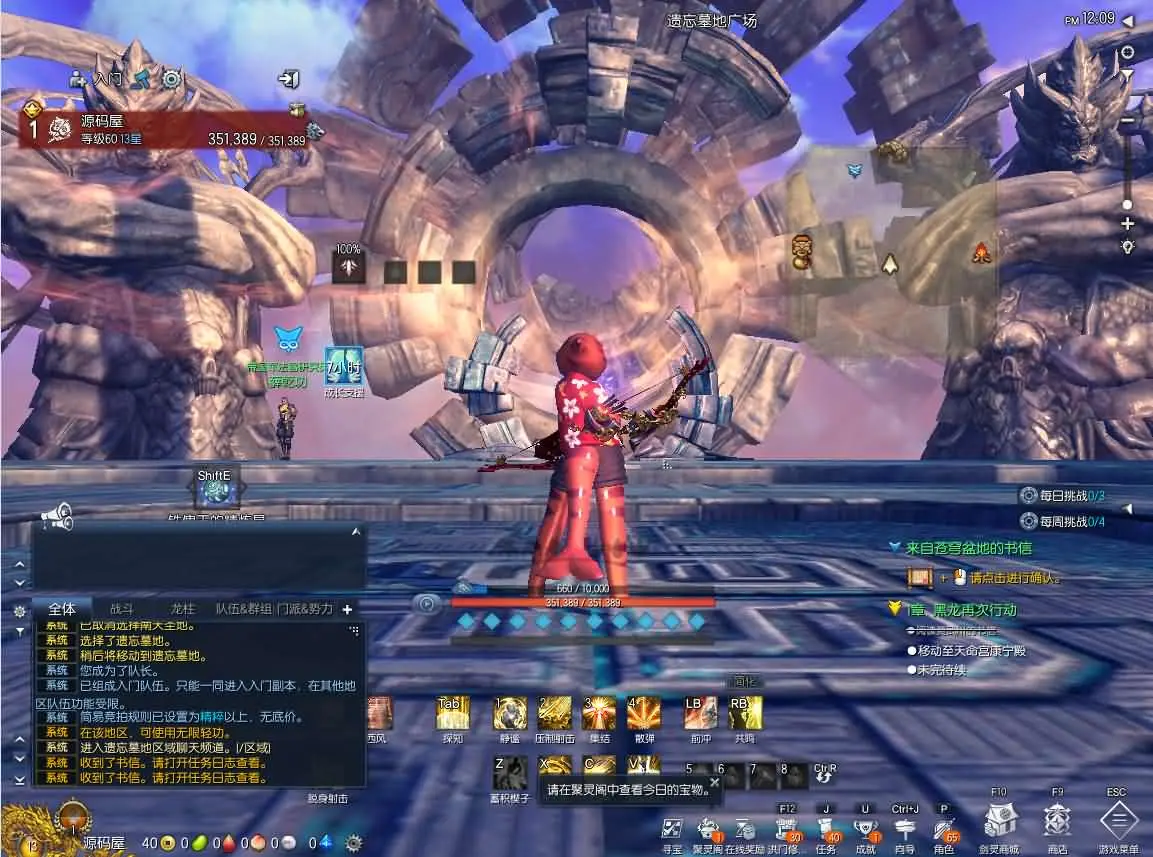Click the minimap zoom-in plus button
This screenshot has width=1153, height=857.
1128,223
